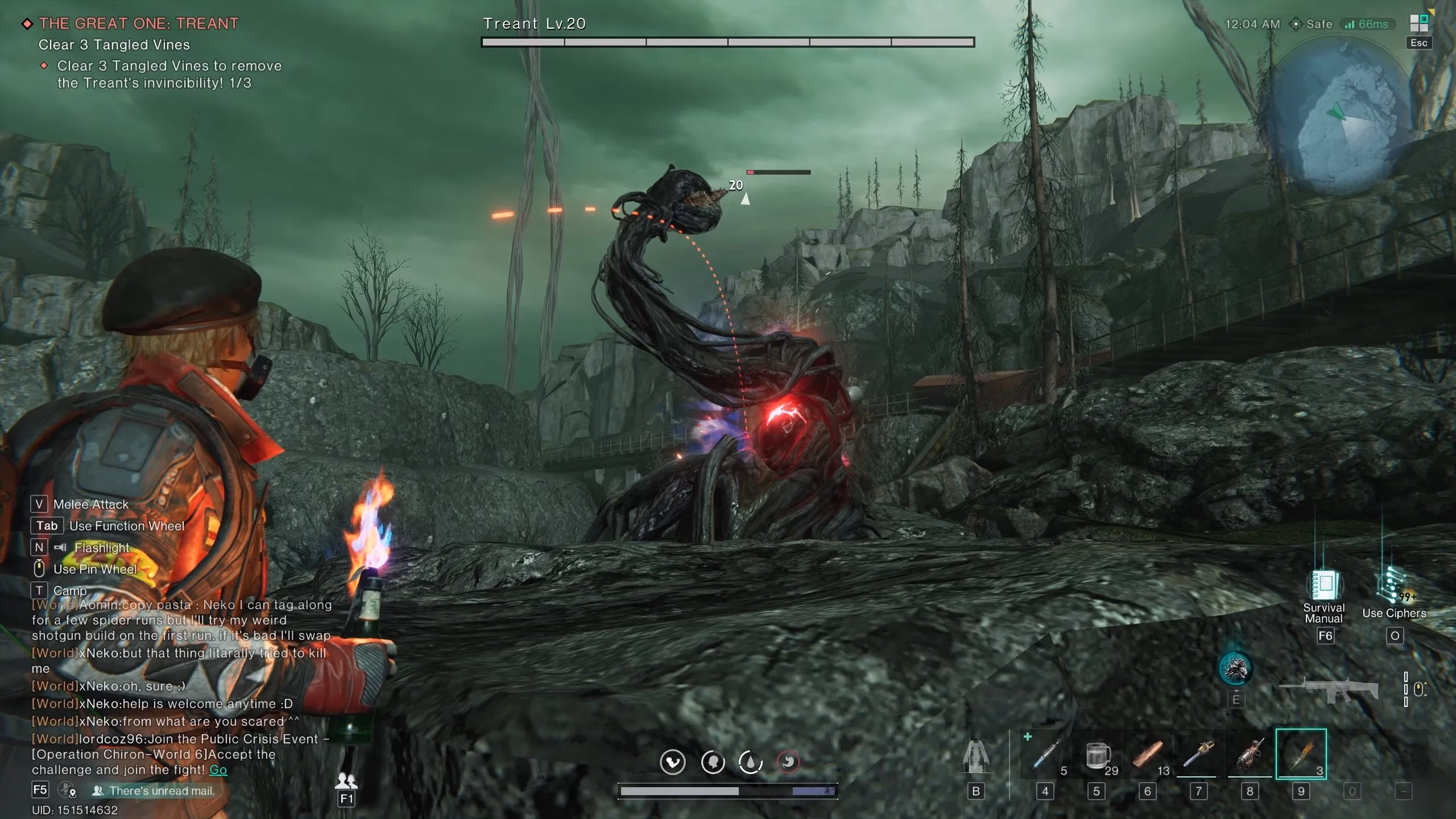Follow the Go link in world chat
This screenshot has width=1456, height=819.
[x=218, y=770]
